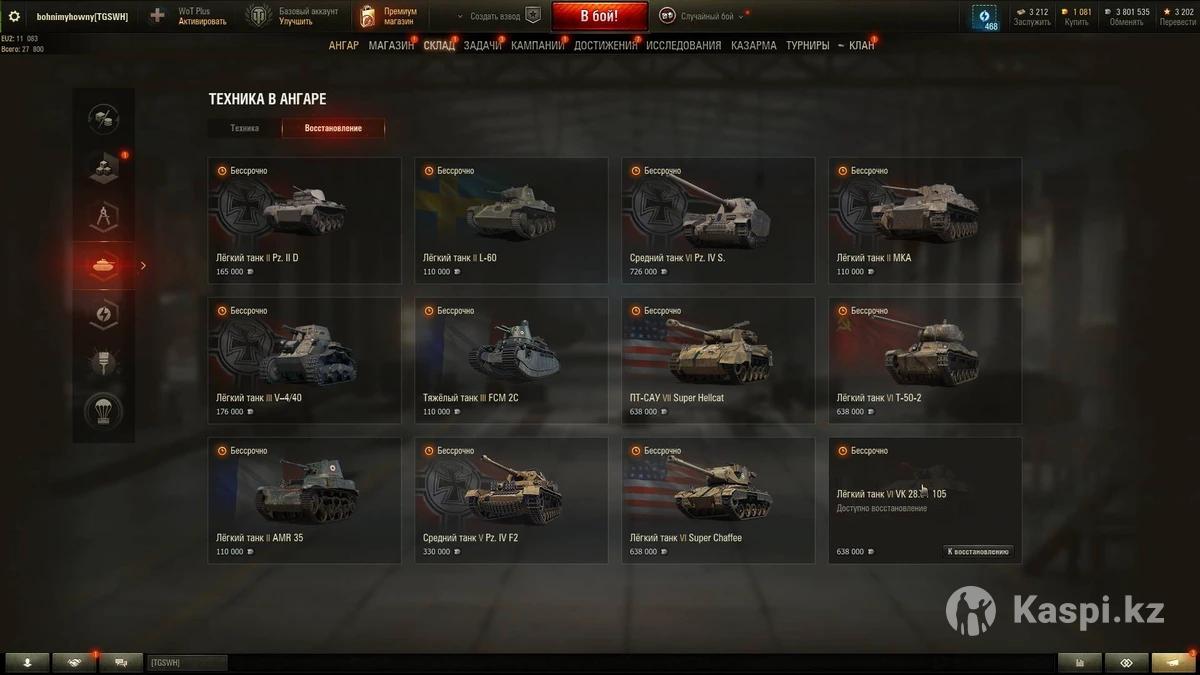Screen dimensions: 1200x675
Task: Start battle with the red В бой! button
Action: [599, 16]
